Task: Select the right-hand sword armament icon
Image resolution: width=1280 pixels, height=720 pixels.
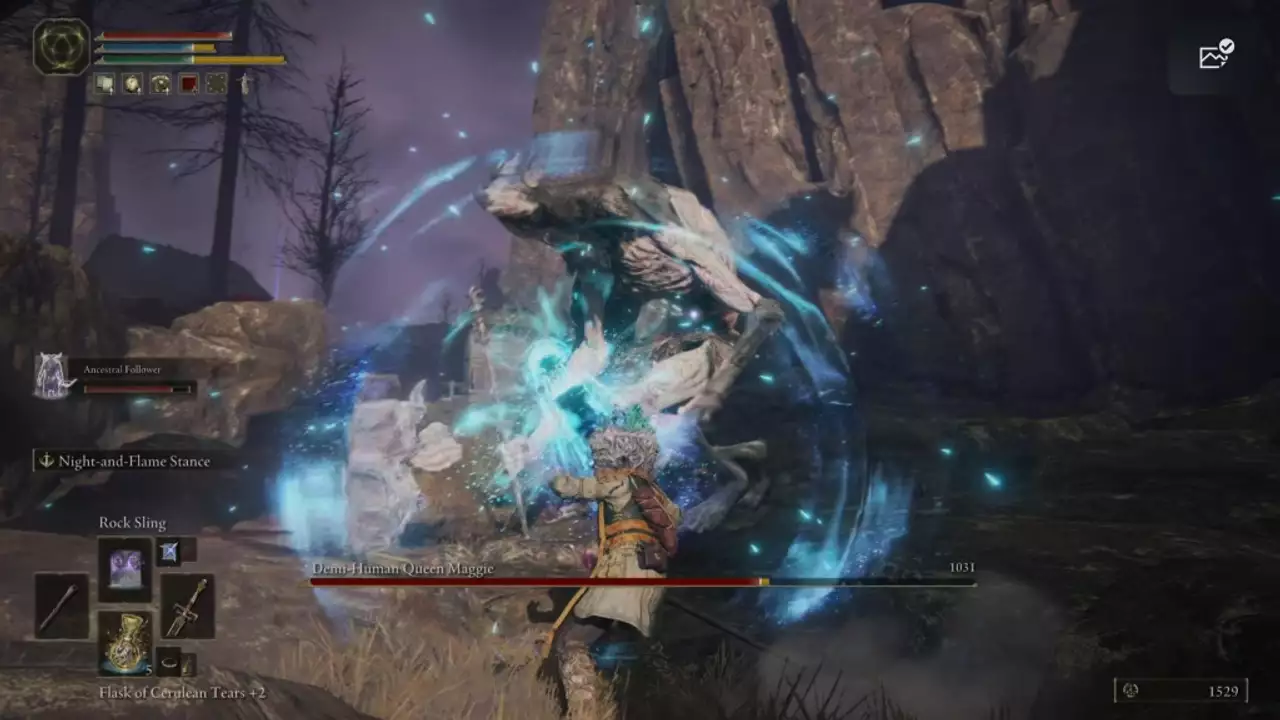Action: [186, 608]
